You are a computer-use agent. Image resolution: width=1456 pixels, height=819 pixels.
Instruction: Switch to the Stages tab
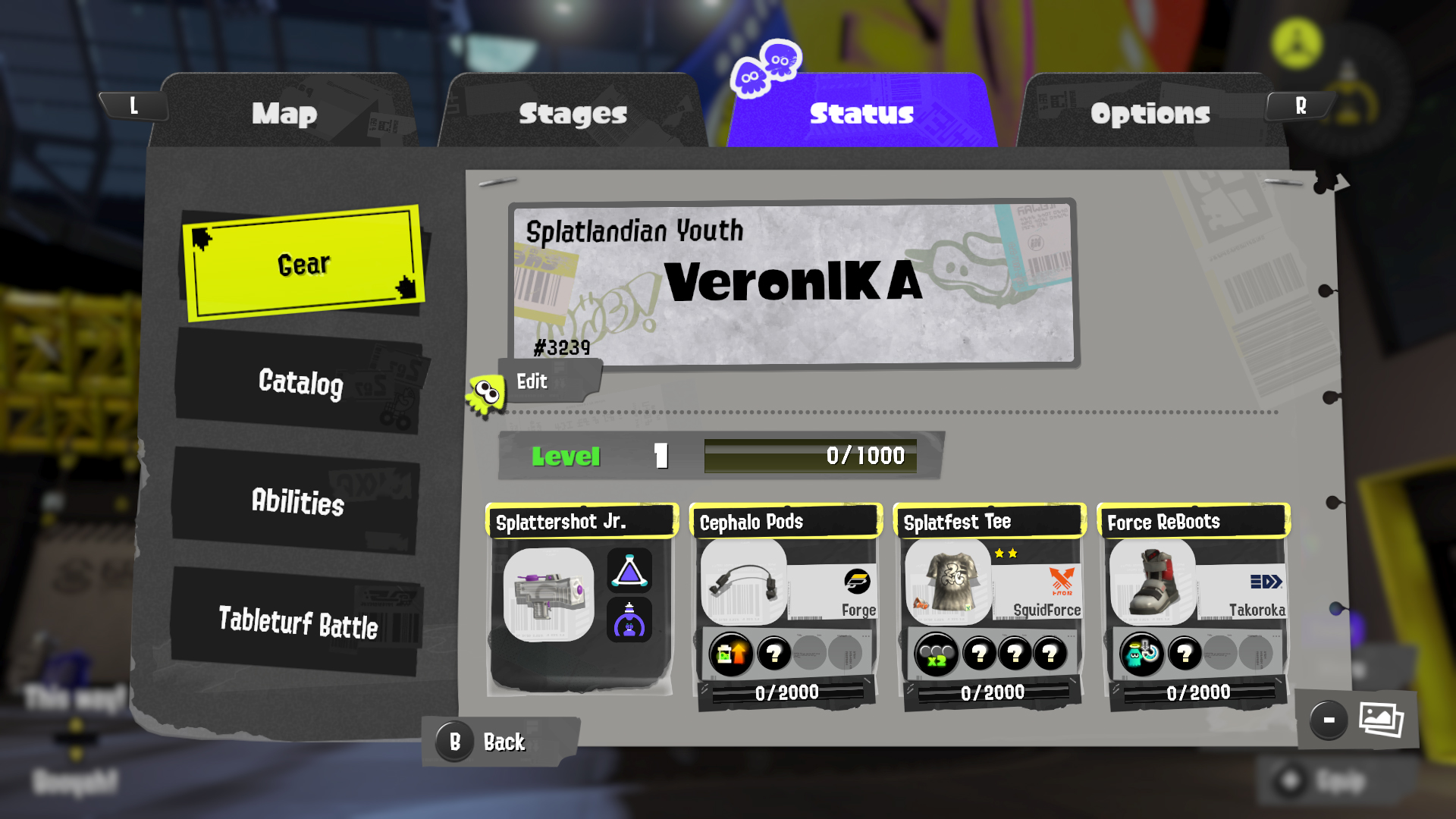click(x=573, y=114)
